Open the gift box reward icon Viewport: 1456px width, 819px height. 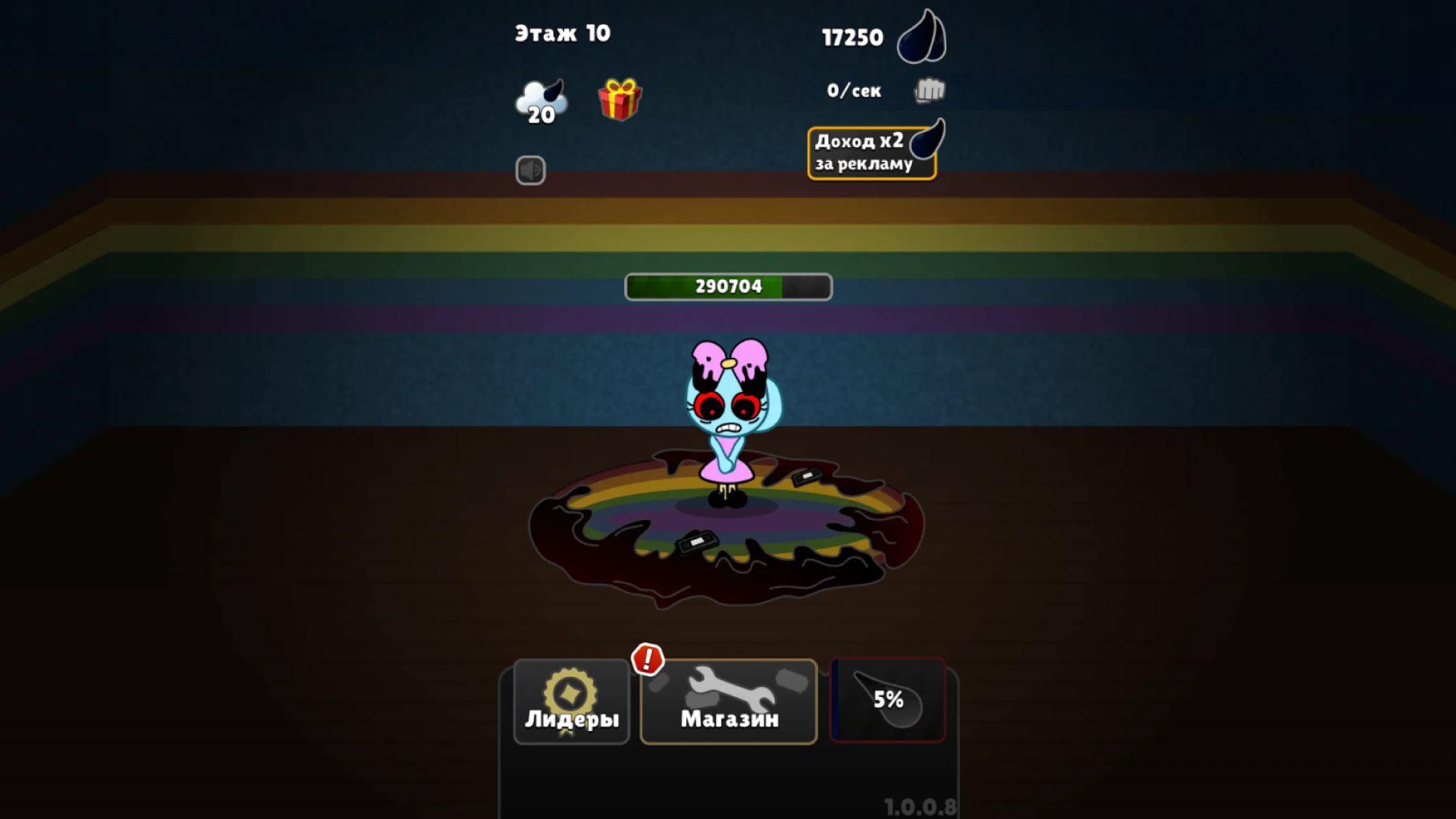tap(620, 99)
